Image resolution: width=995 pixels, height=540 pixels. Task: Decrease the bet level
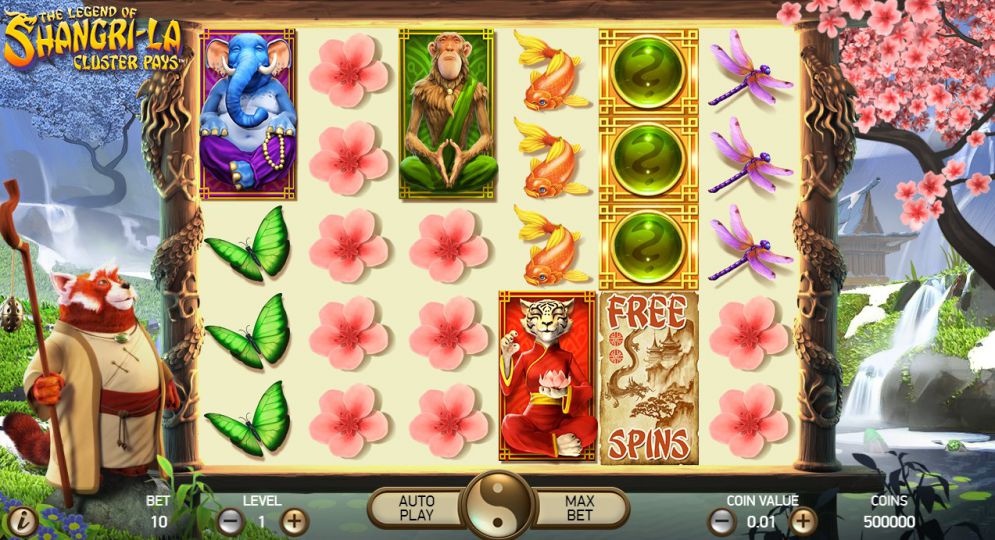tap(231, 521)
